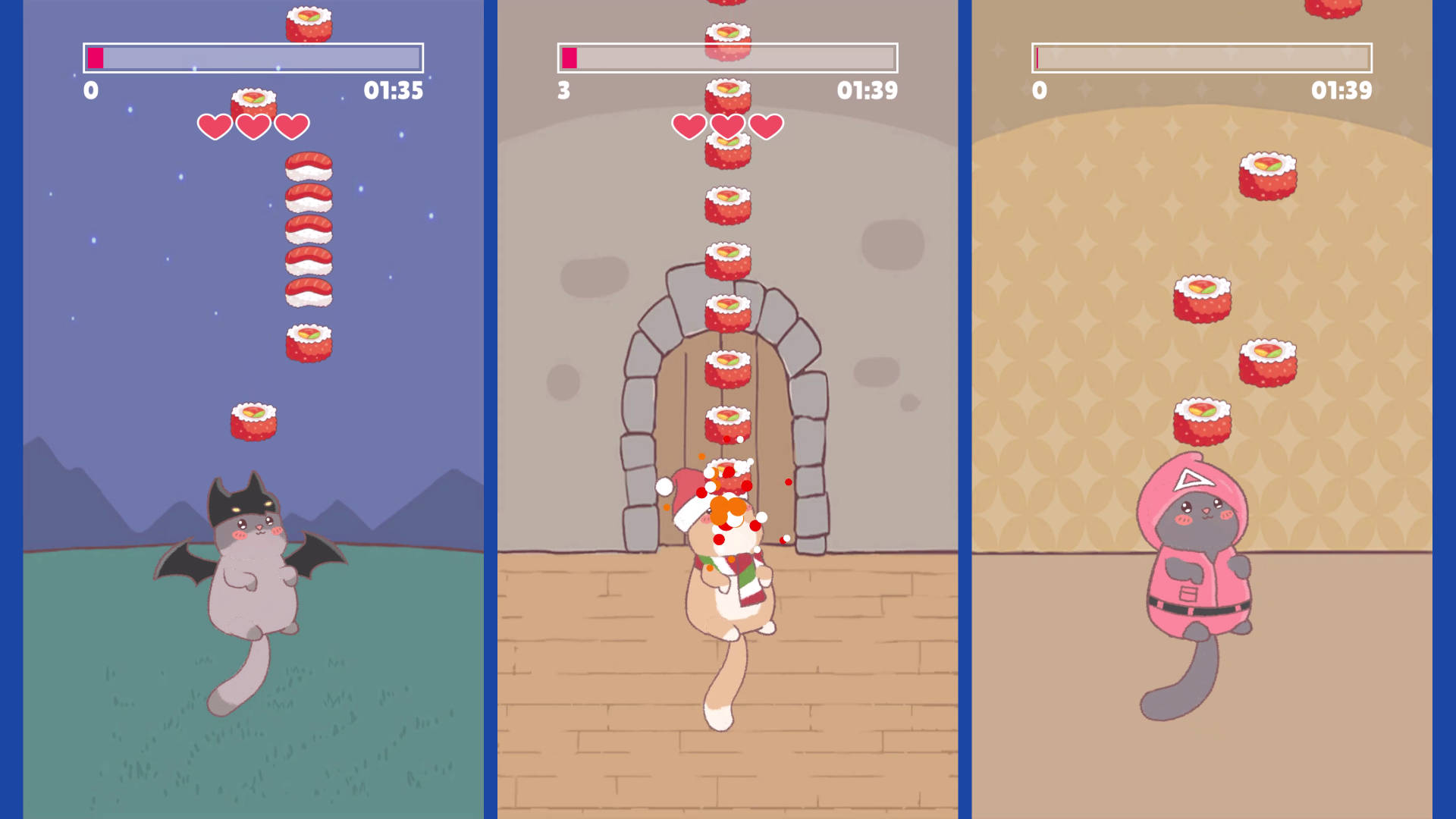1456x819 pixels.
Task: Click the progress bar in left panel
Action: pos(253,57)
